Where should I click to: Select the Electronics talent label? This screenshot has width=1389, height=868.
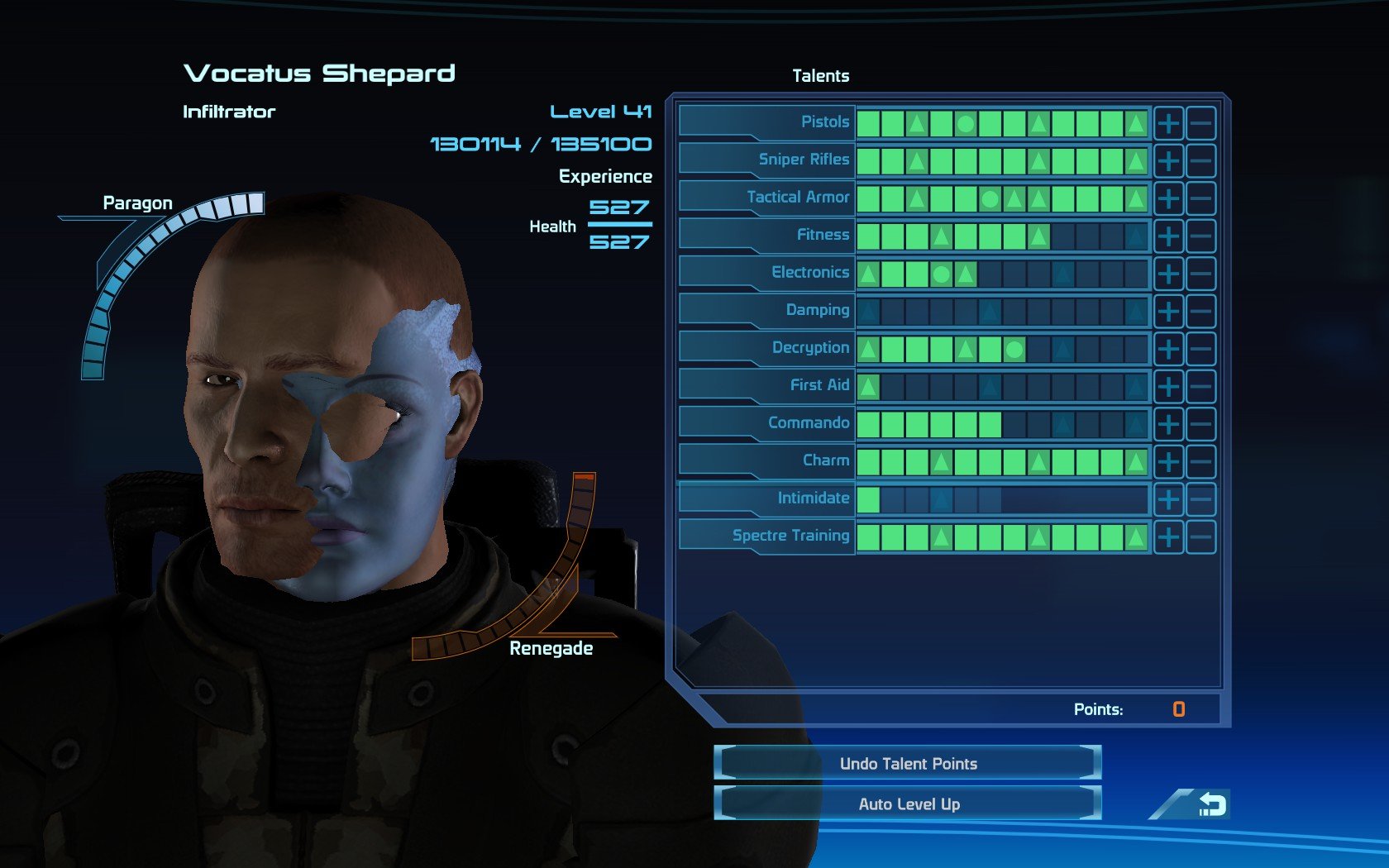click(x=809, y=272)
